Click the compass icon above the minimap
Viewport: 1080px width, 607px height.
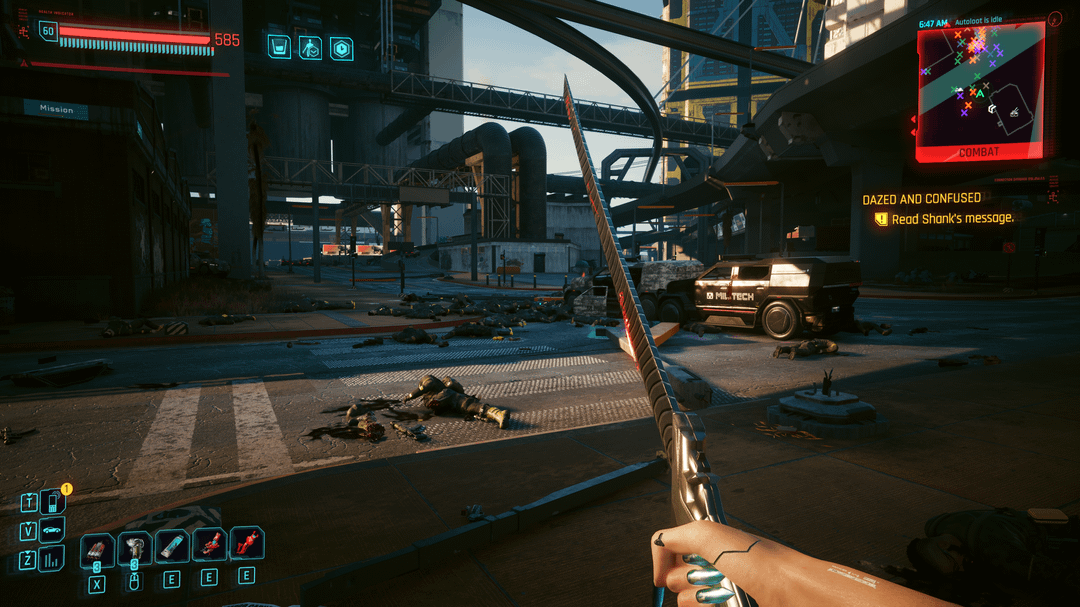[1054, 19]
